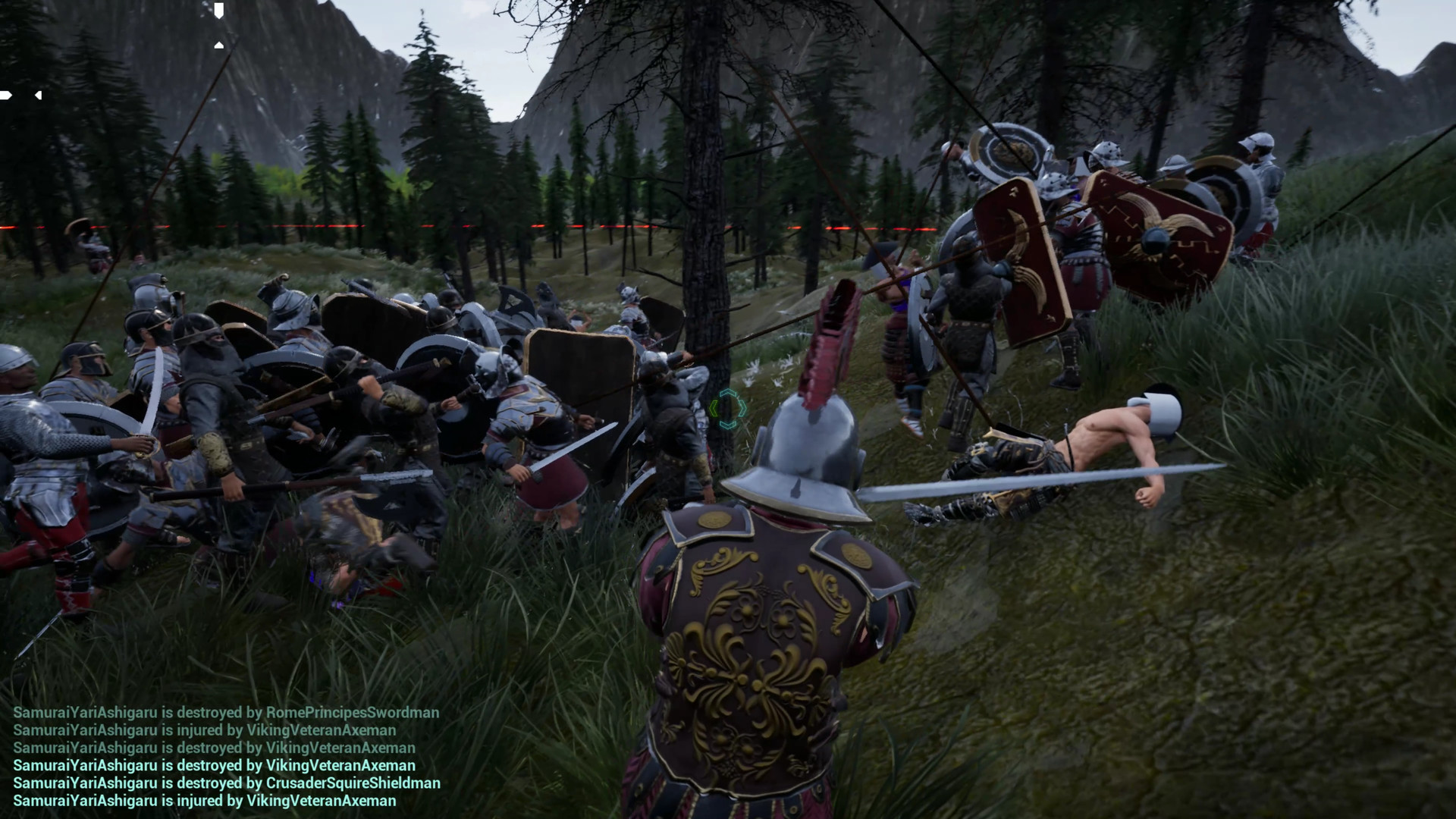Click the white downward arrow marker at top left
Screen dimensions: 1456x819
[x=219, y=10]
